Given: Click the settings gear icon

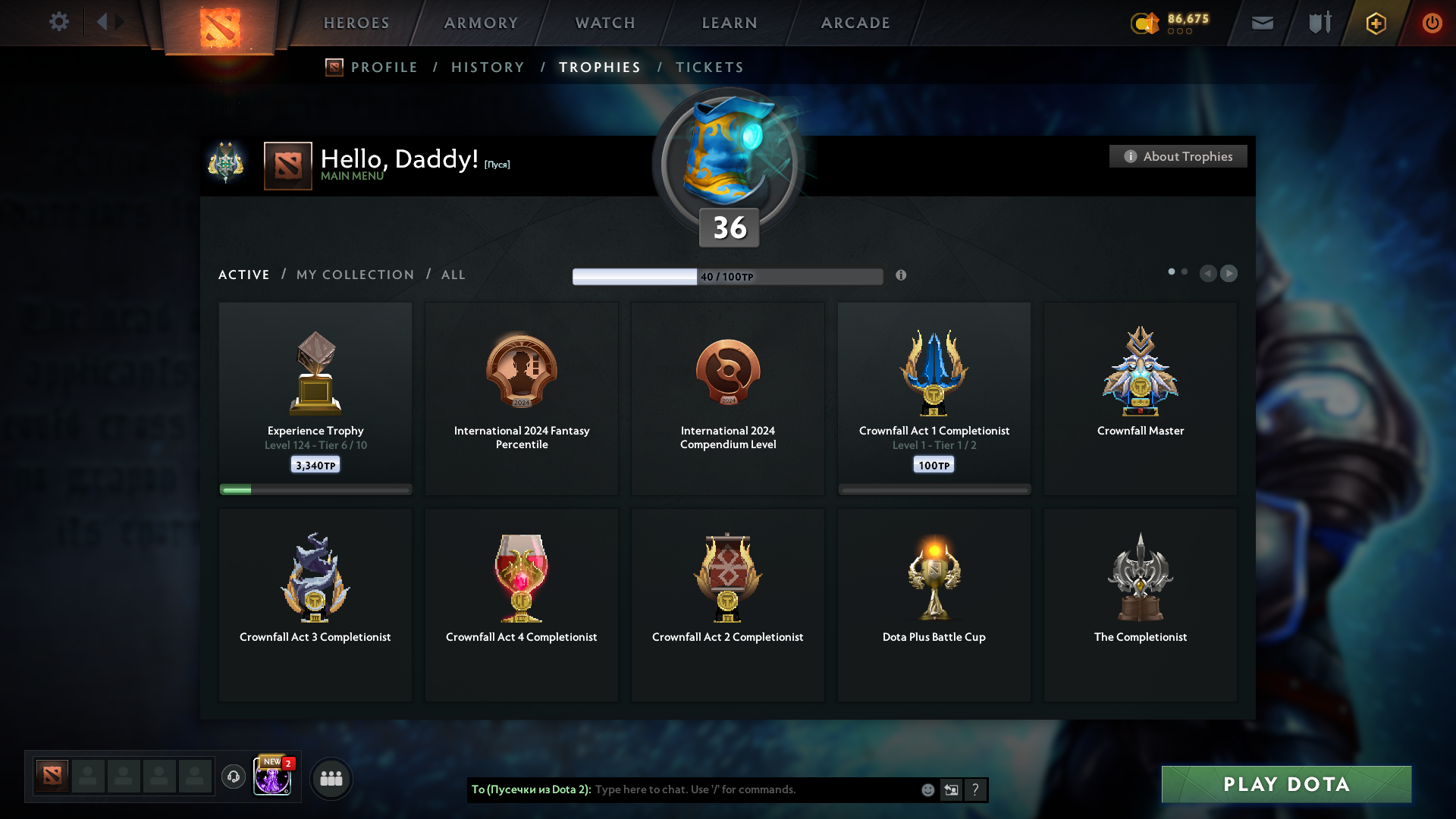Looking at the screenshot, I should click(x=59, y=22).
